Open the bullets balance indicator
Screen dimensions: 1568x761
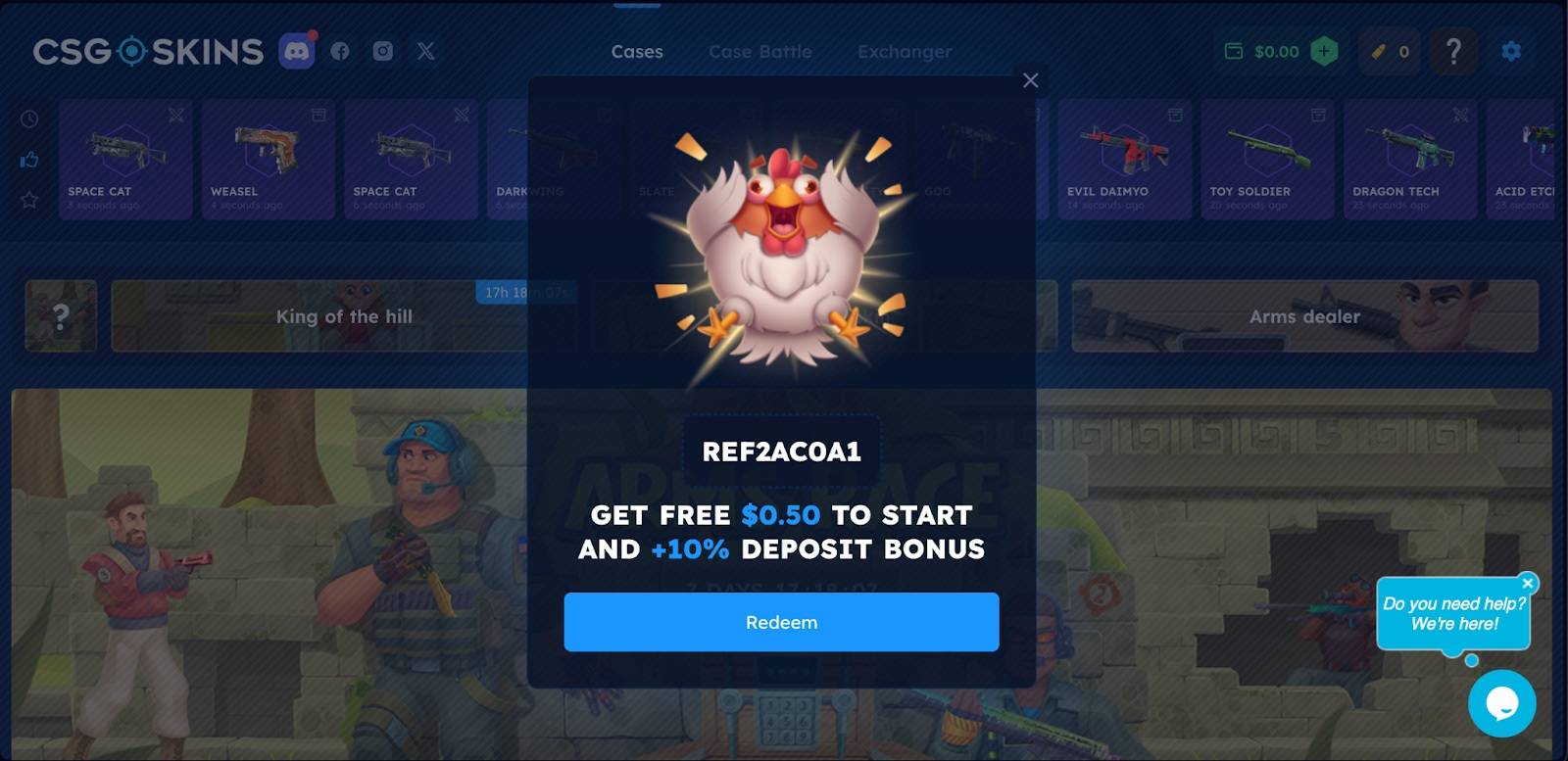[x=1389, y=52]
